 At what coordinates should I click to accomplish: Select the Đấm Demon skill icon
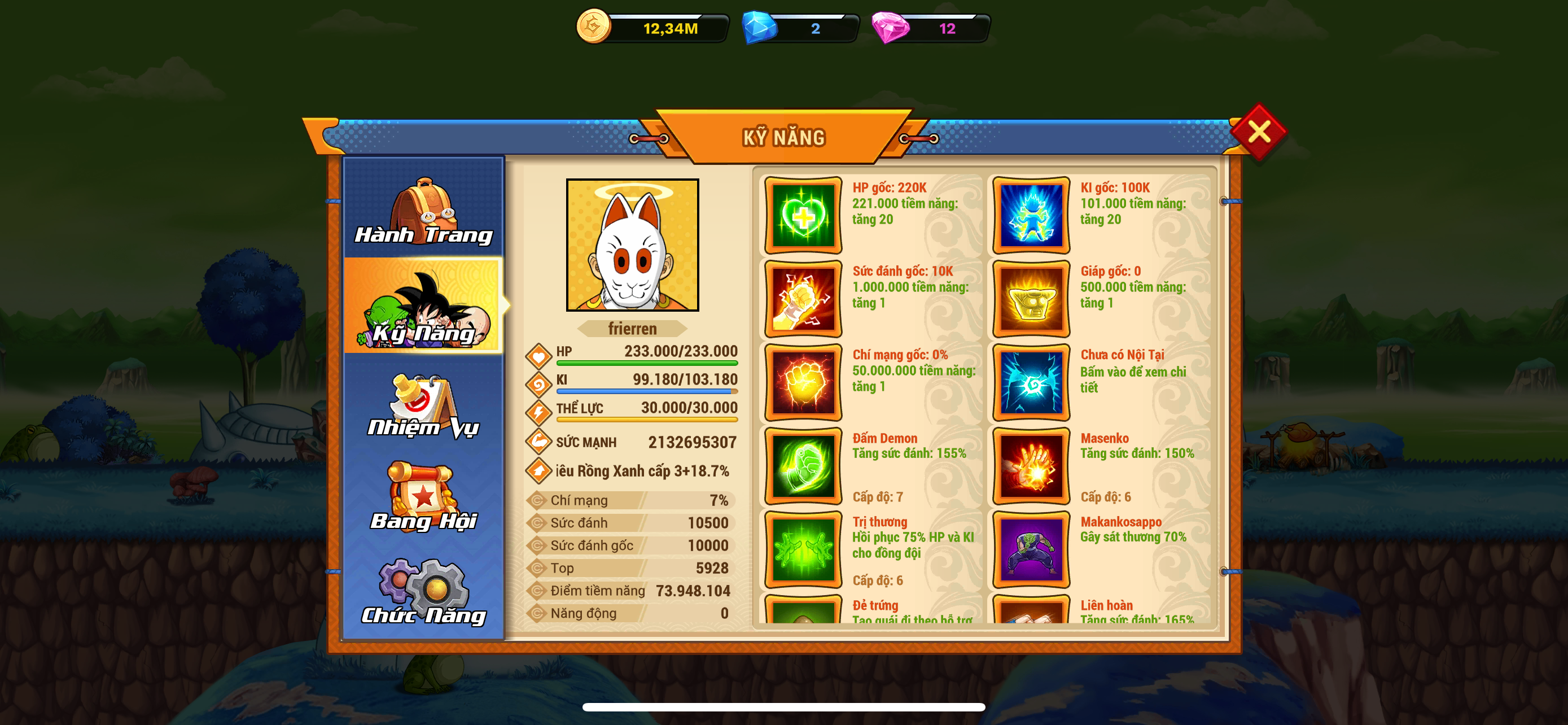pyautogui.click(x=803, y=466)
